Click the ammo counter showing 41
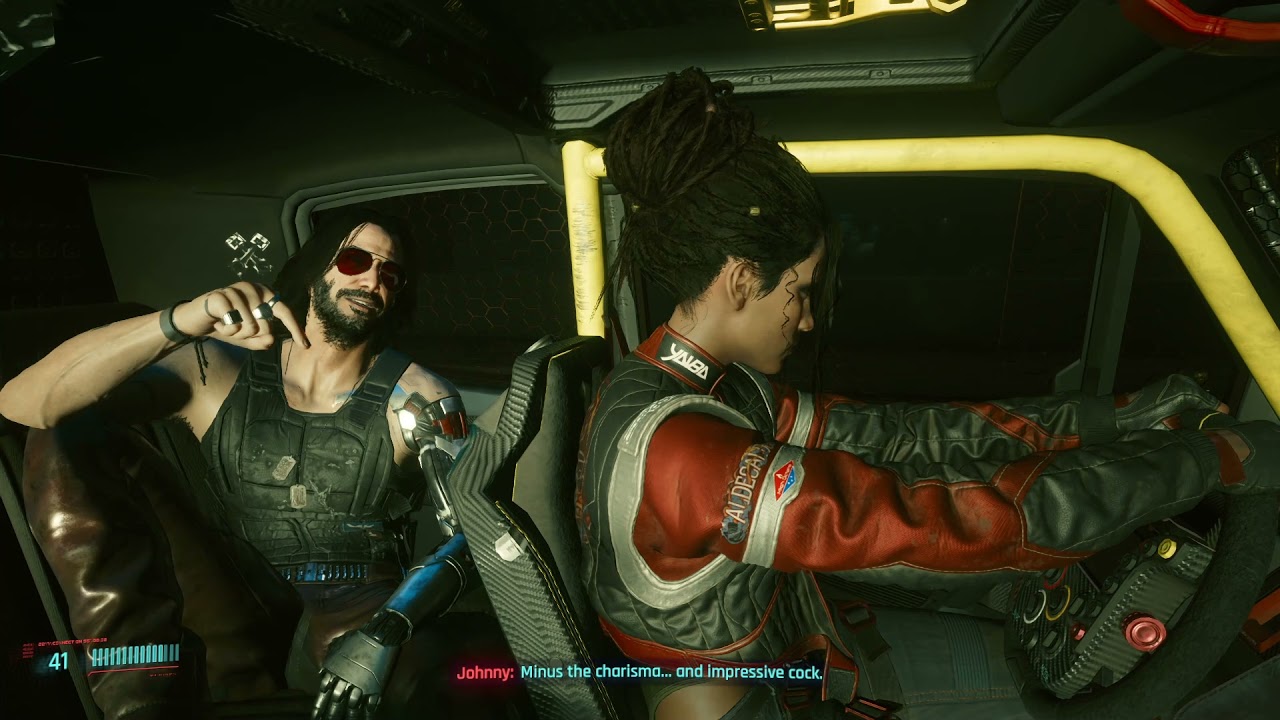Image resolution: width=1280 pixels, height=720 pixels. click(x=58, y=658)
